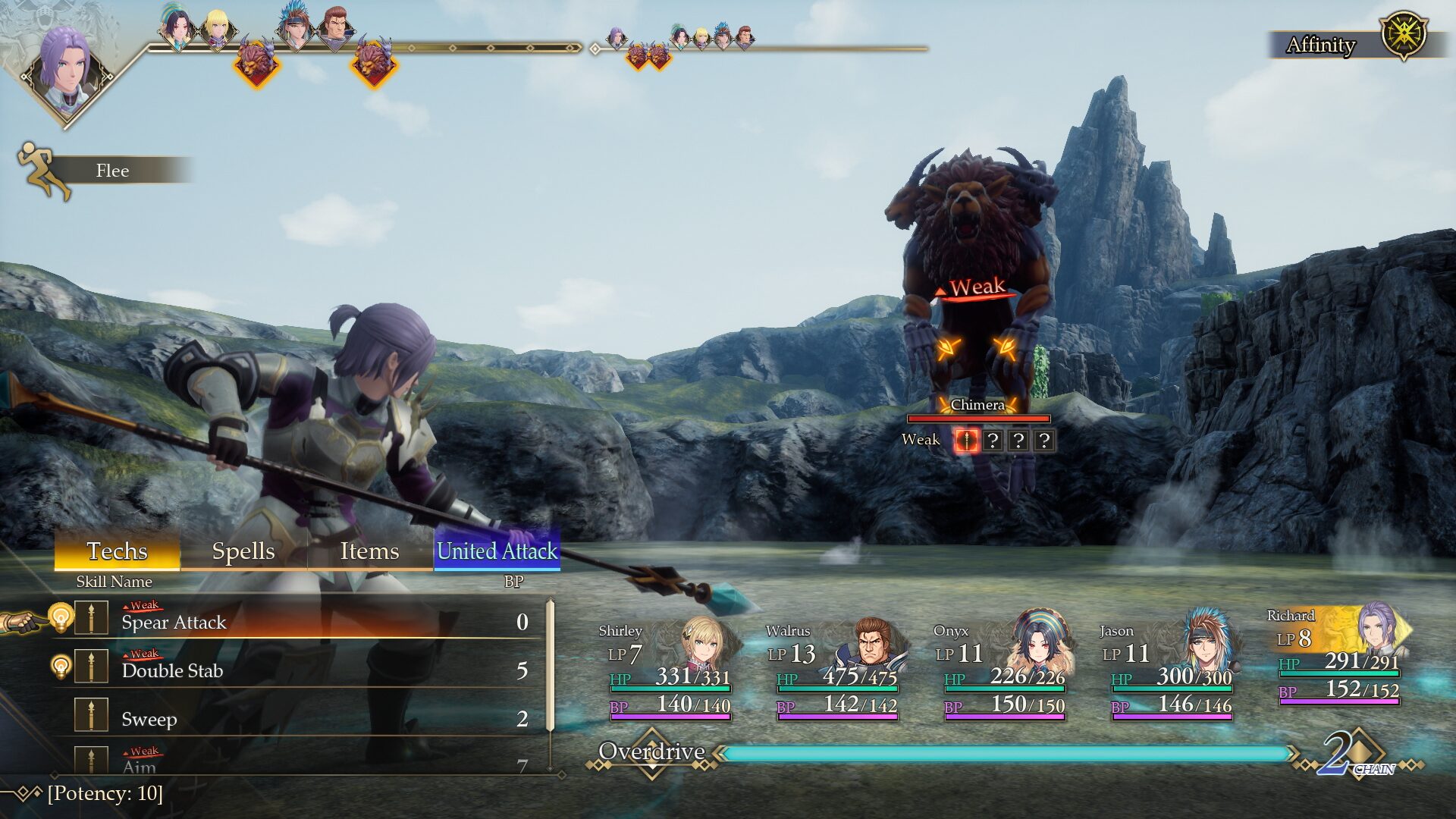Target the Chimera name label
Viewport: 1456px width, 819px height.
click(x=977, y=405)
